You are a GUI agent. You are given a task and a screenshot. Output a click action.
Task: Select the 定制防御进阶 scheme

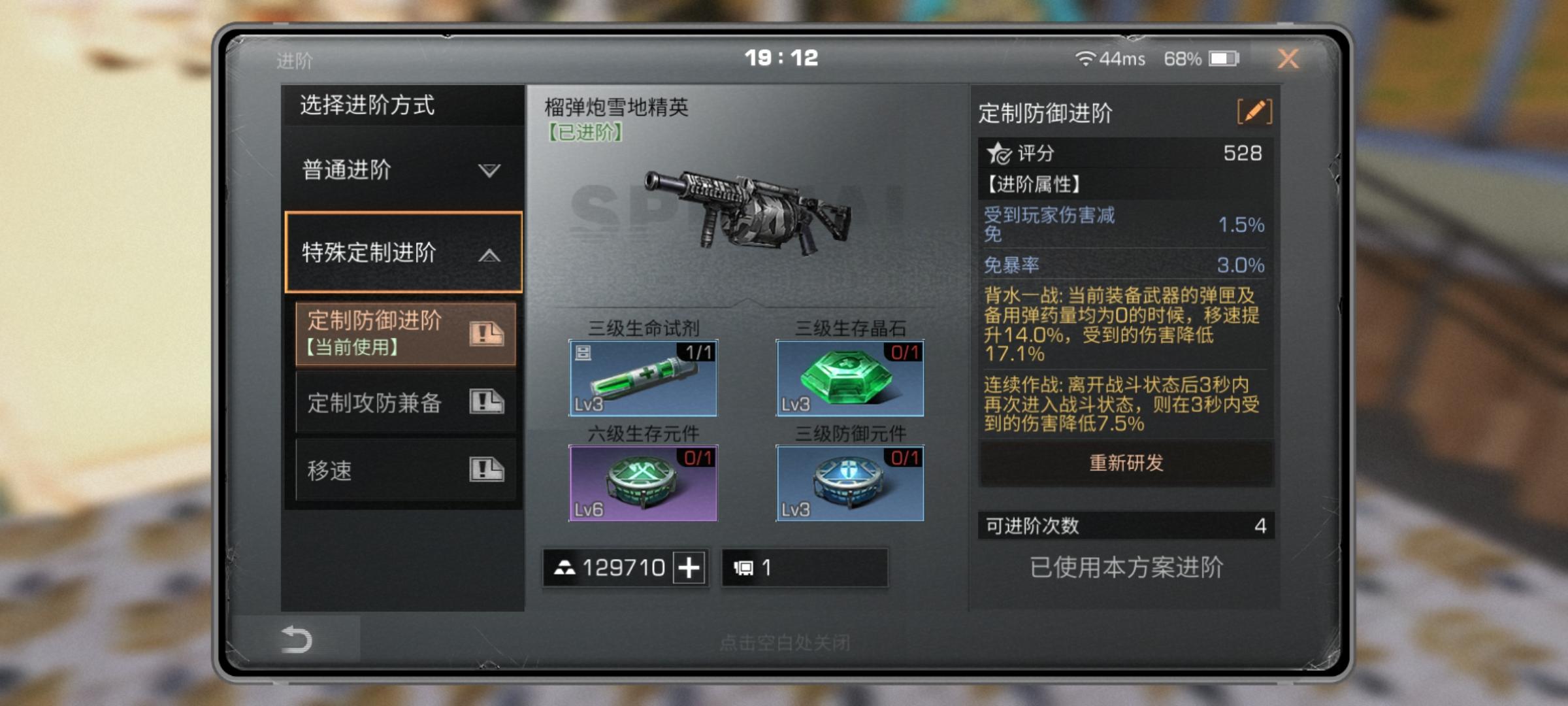(405, 333)
